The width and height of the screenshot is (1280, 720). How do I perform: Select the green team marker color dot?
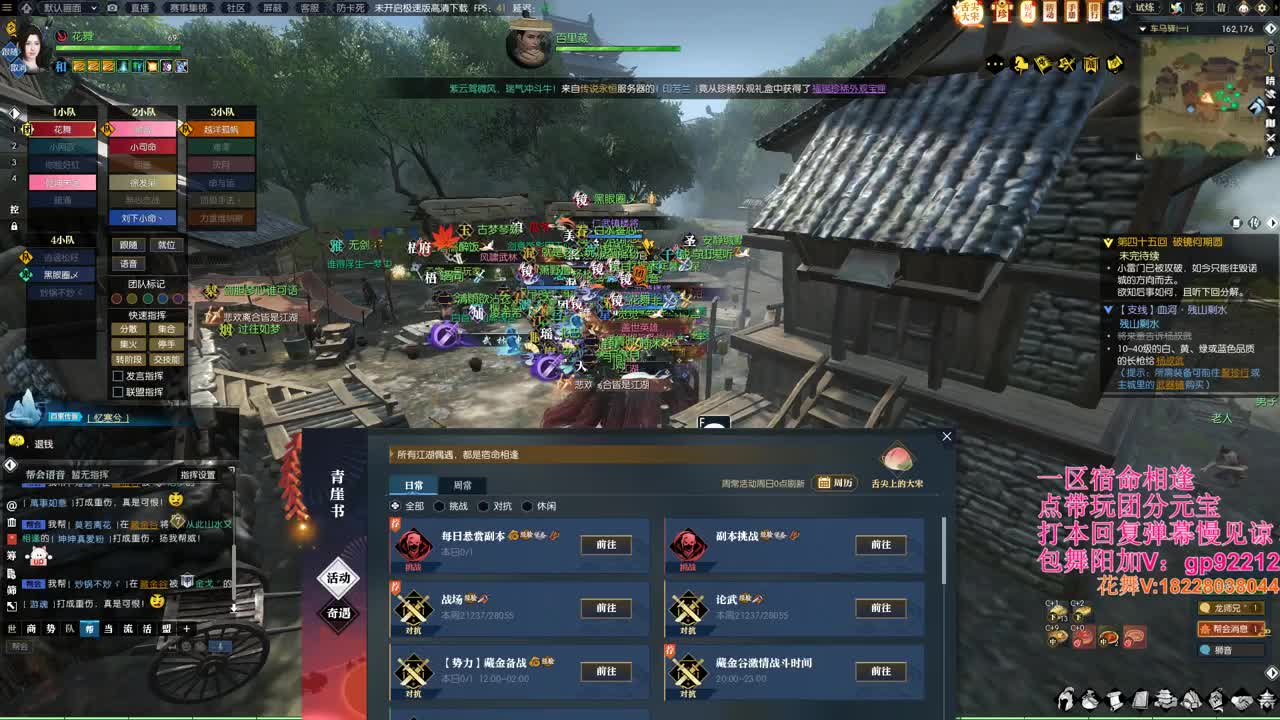click(x=148, y=298)
